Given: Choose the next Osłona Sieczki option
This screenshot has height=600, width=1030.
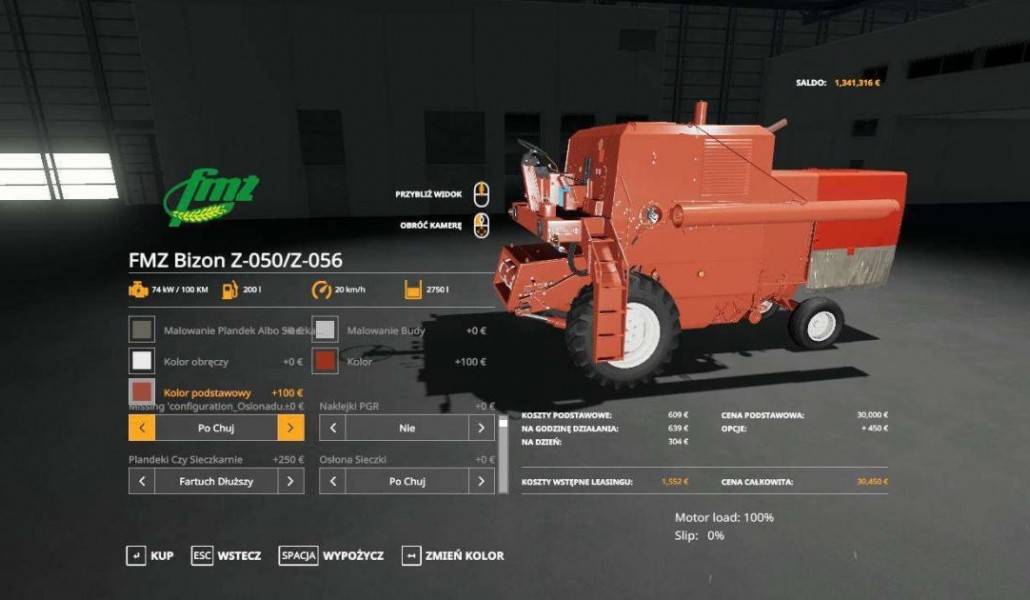Looking at the screenshot, I should pyautogui.click(x=482, y=481).
